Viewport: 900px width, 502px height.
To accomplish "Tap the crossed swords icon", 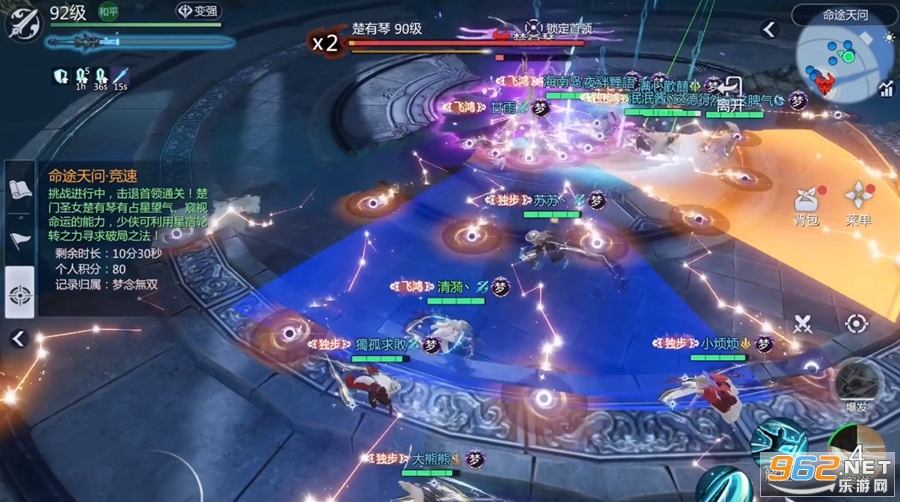I will pyautogui.click(x=803, y=324).
